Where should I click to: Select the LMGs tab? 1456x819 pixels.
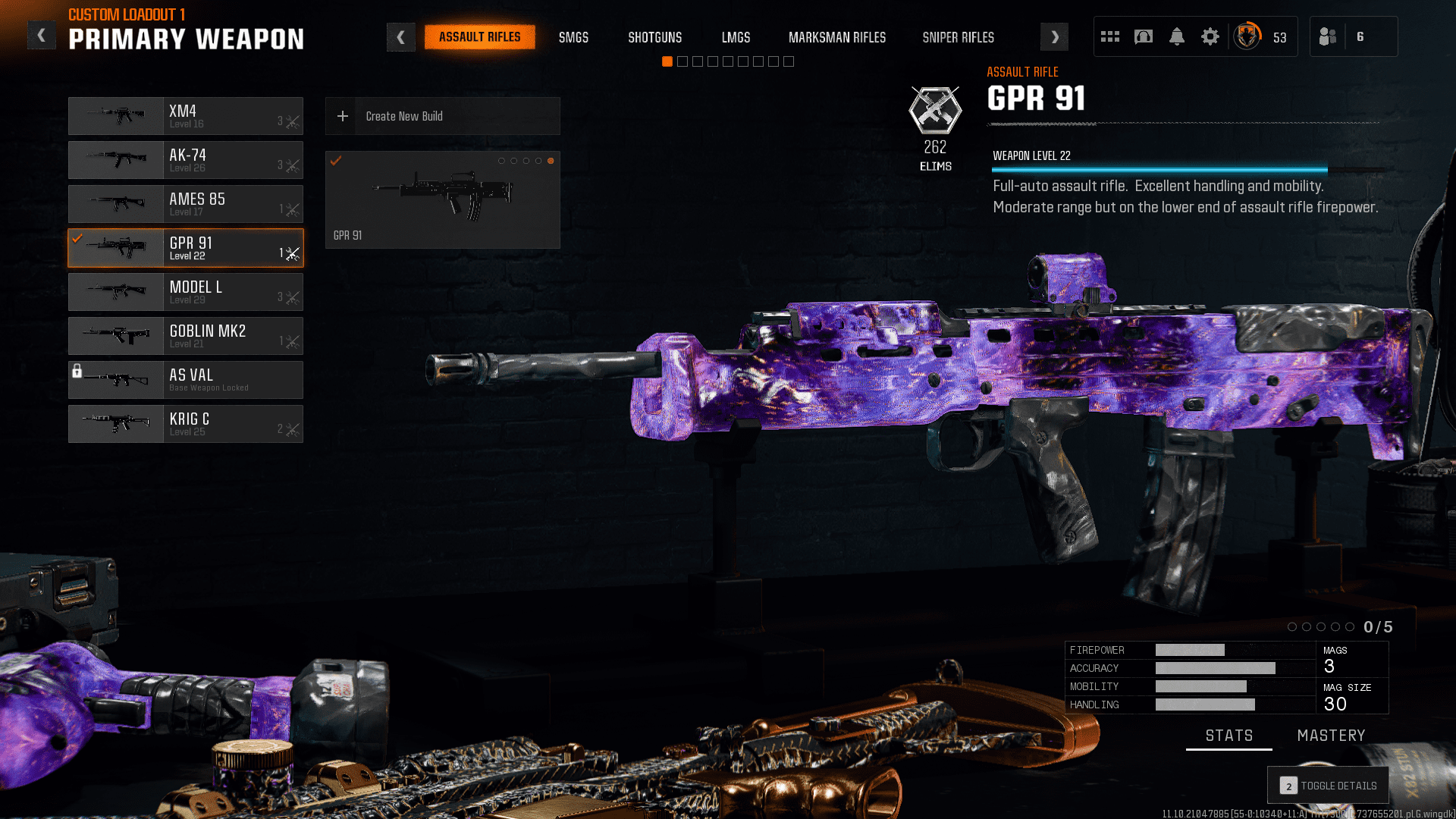[736, 37]
